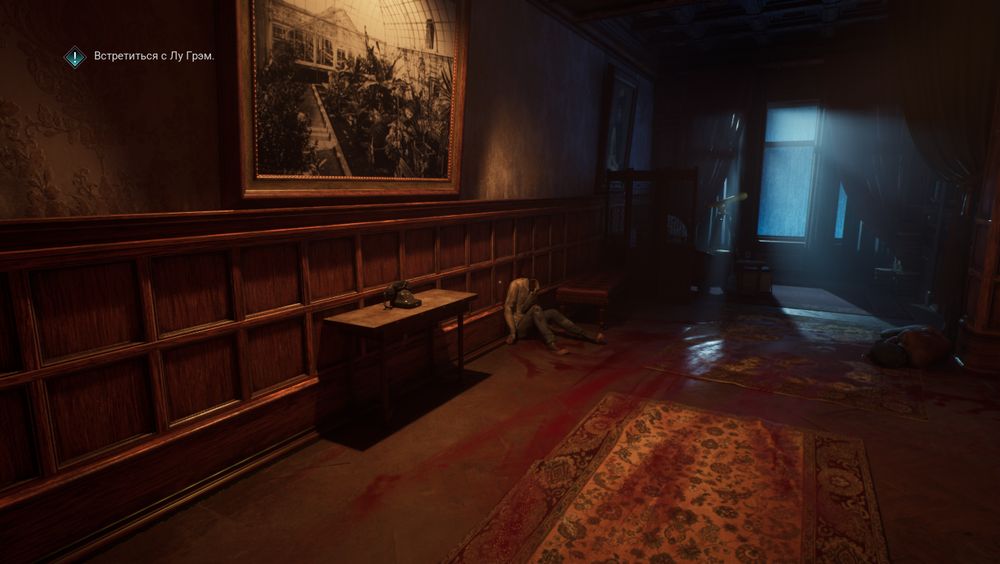
Task: Click the diamond quest marker icon
Action: [75, 57]
